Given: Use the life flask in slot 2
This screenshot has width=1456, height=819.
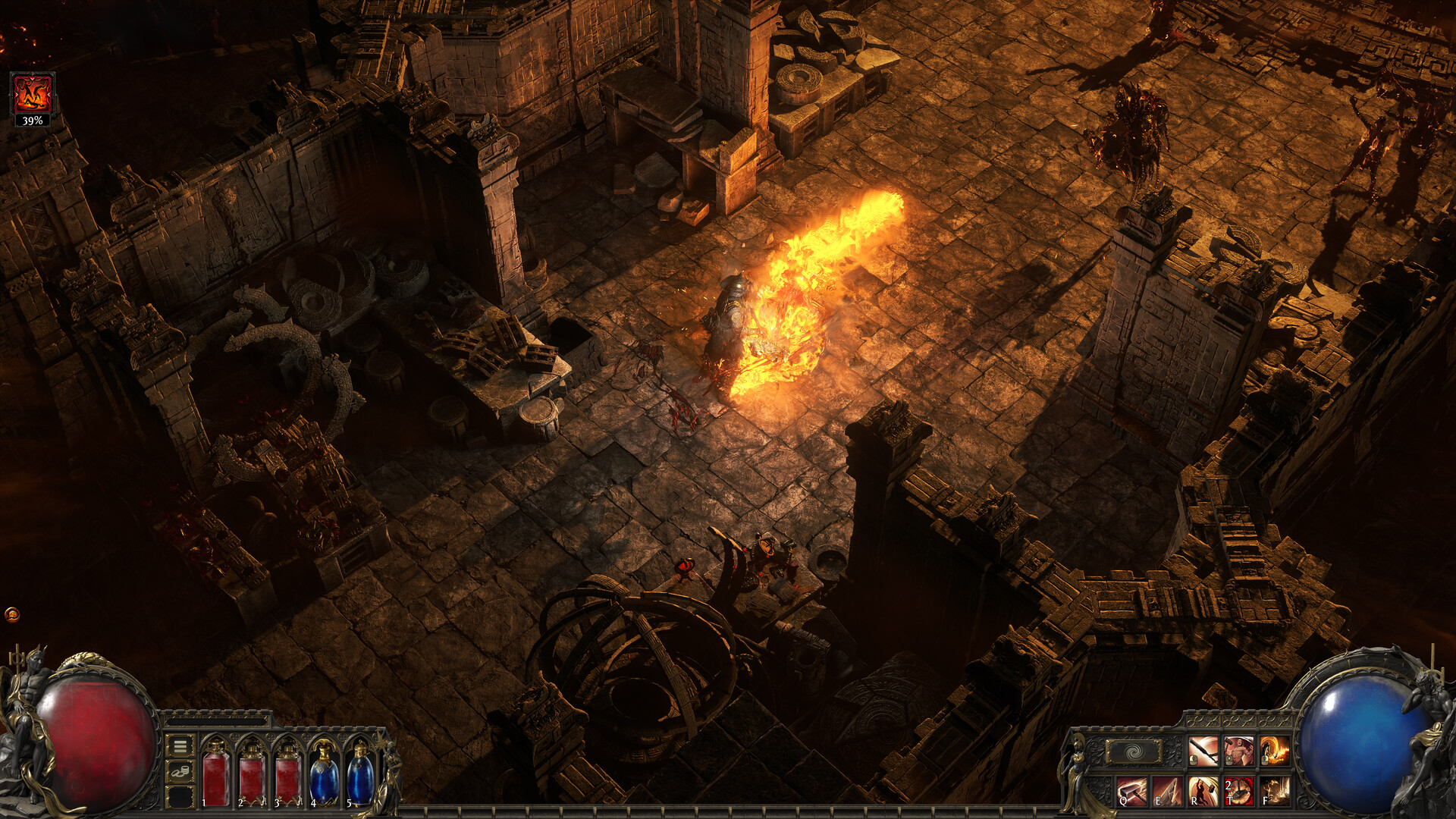Looking at the screenshot, I should (251, 779).
